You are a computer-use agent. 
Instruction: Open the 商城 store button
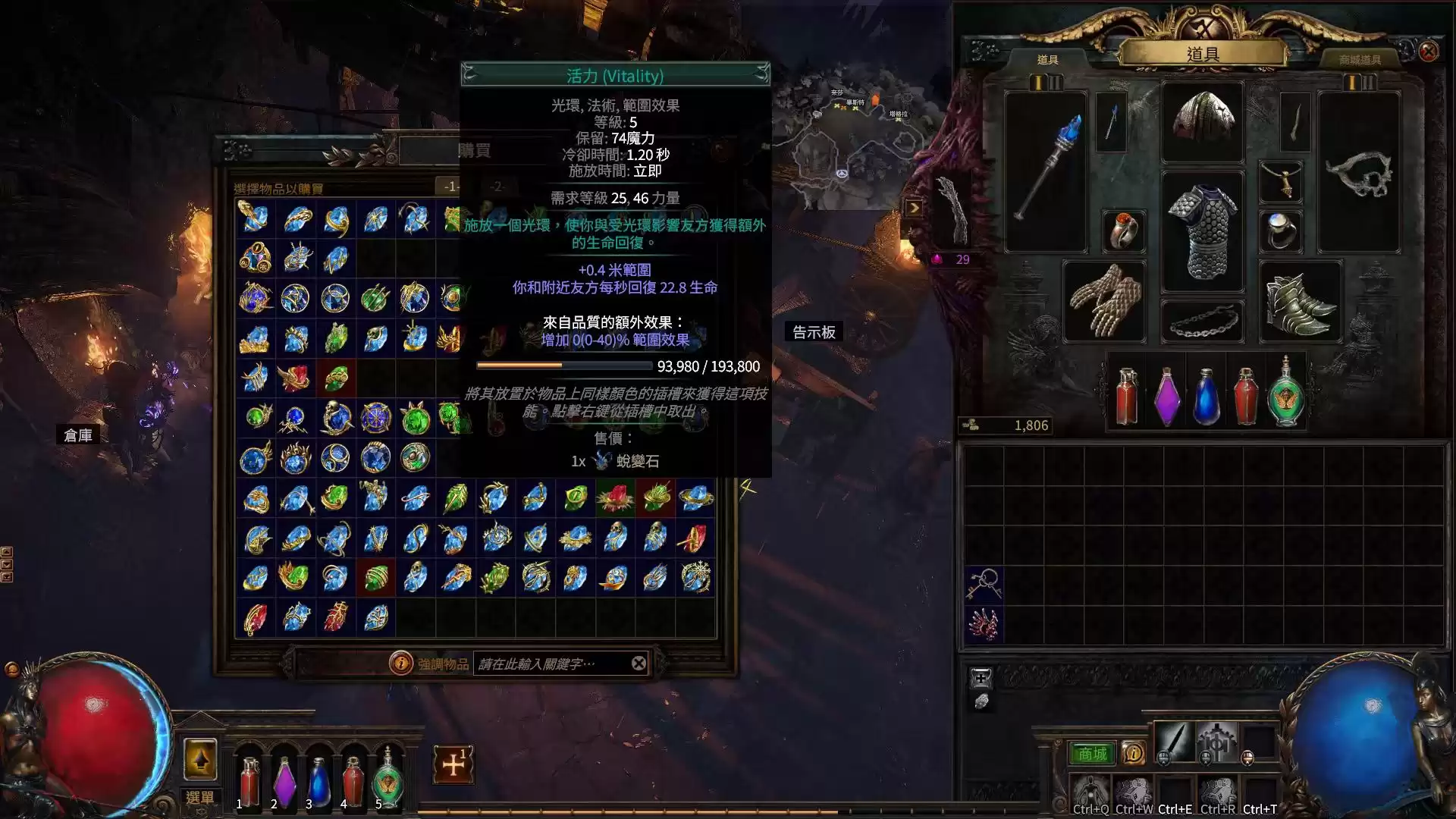pos(1092,754)
